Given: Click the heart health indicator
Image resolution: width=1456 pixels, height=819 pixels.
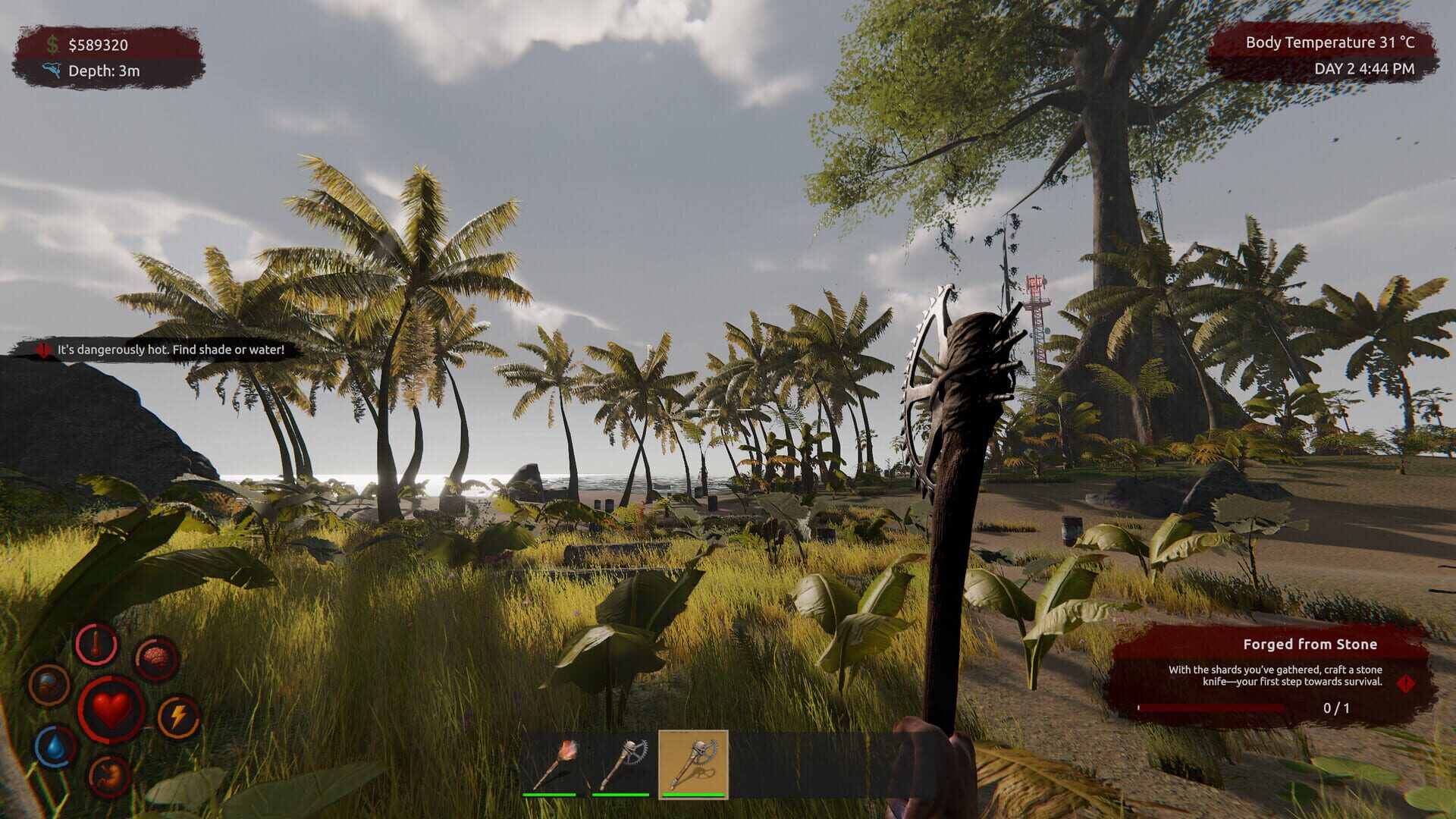Looking at the screenshot, I should [x=111, y=711].
